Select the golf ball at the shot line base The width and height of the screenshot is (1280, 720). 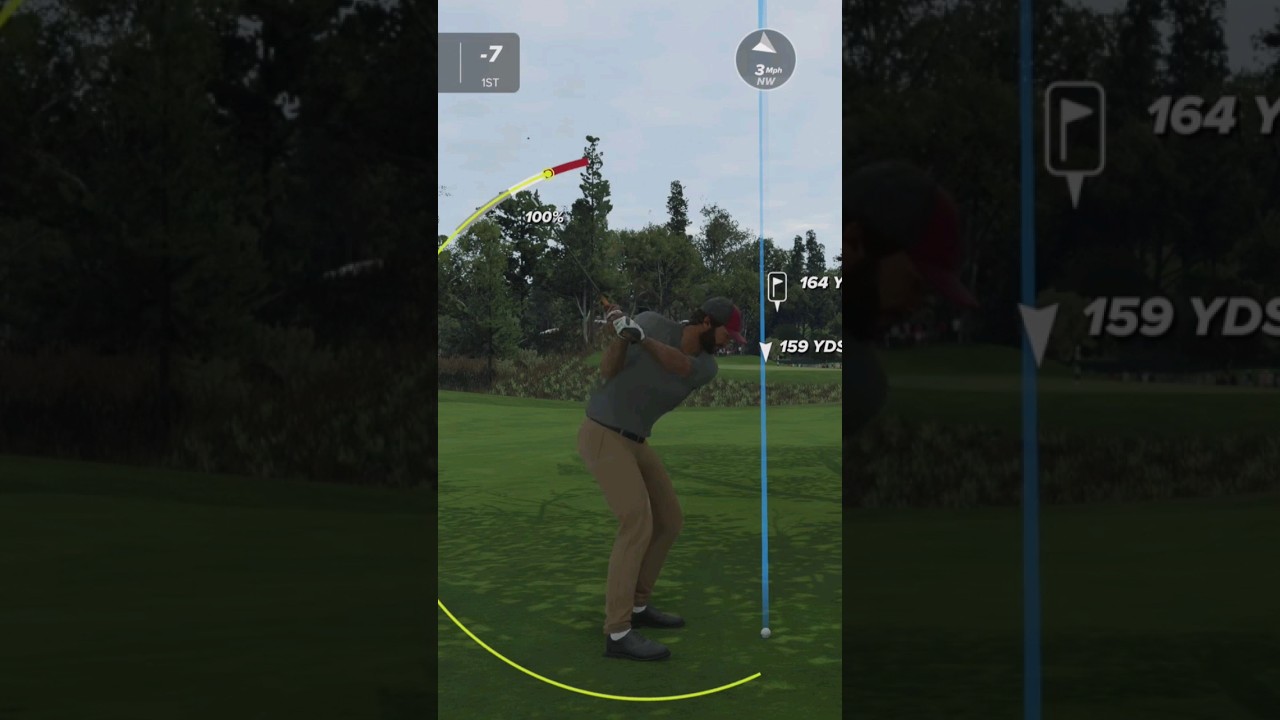[764, 632]
